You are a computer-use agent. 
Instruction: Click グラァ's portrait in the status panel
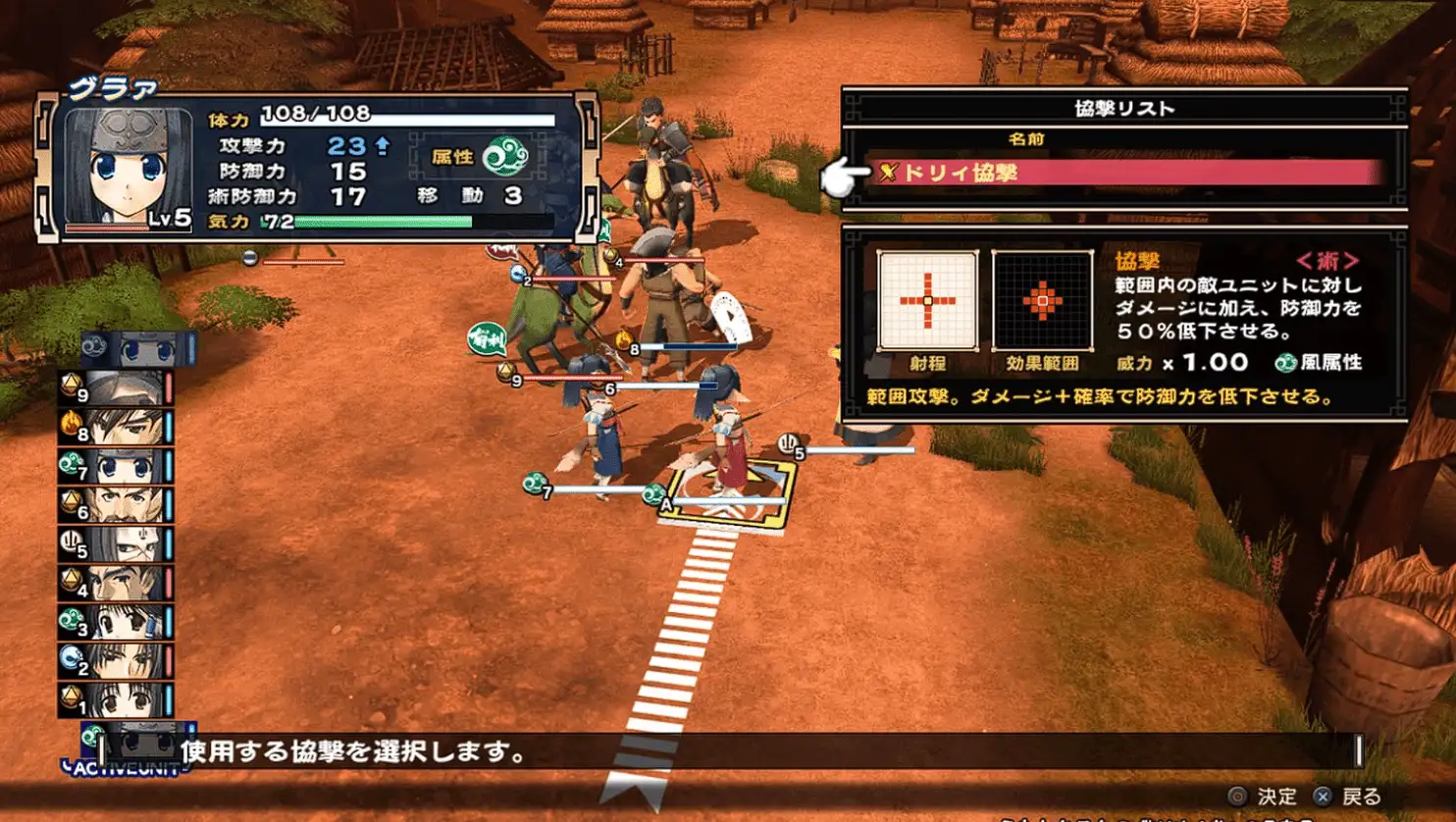coord(128,167)
